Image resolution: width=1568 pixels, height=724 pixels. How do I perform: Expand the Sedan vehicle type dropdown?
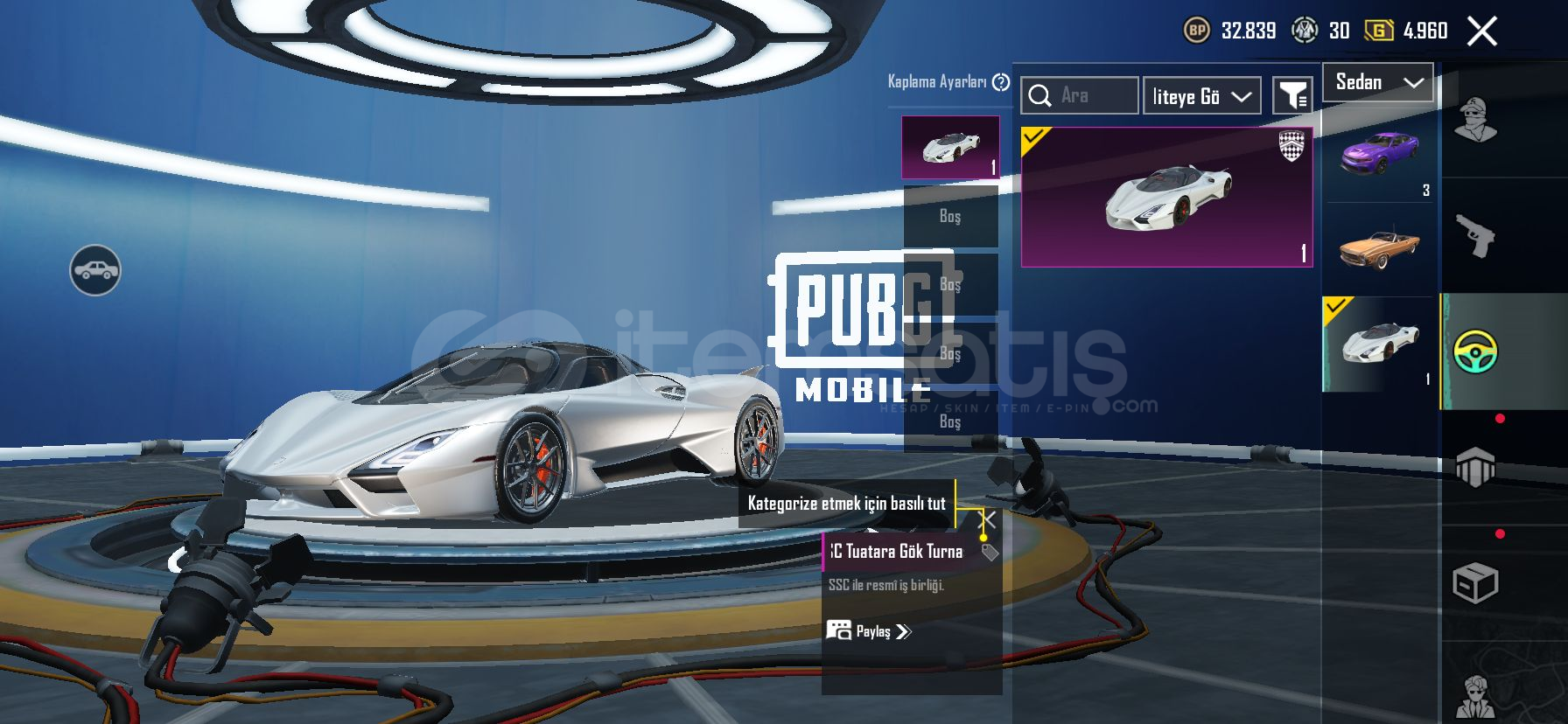pos(1378,82)
